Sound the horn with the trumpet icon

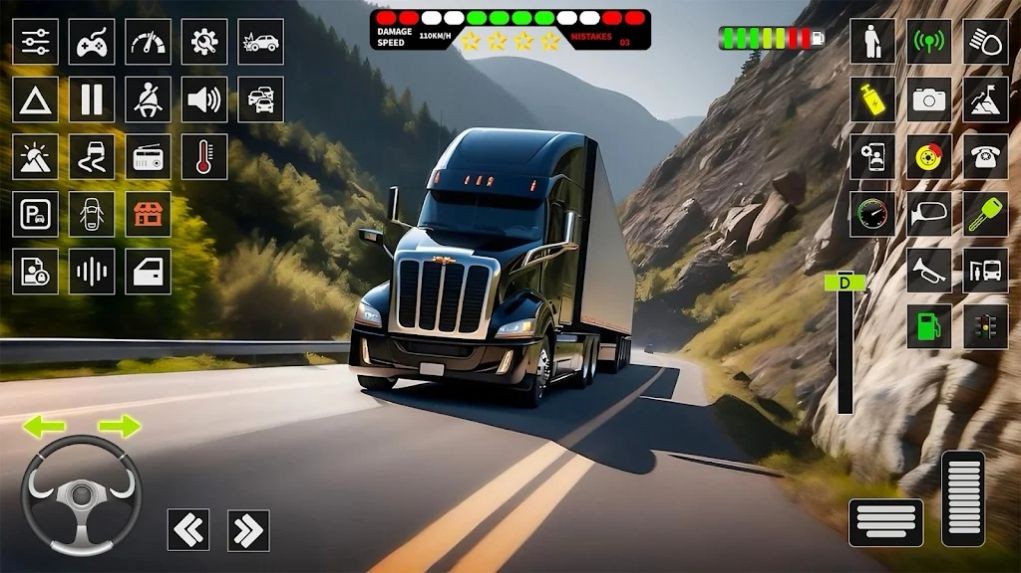coord(929,271)
